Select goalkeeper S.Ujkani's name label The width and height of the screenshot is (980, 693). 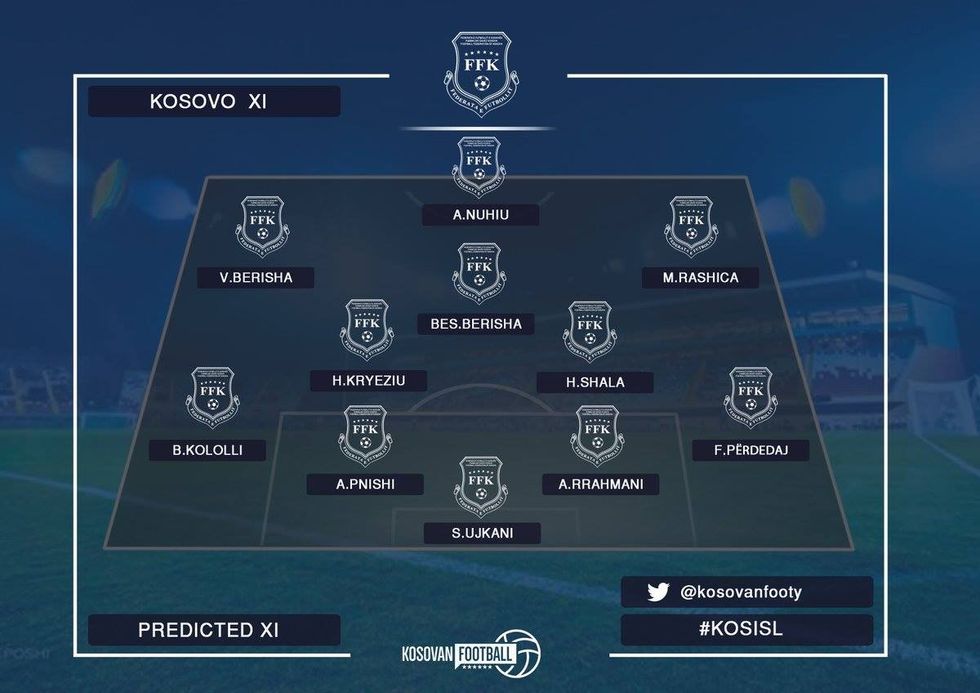point(482,533)
